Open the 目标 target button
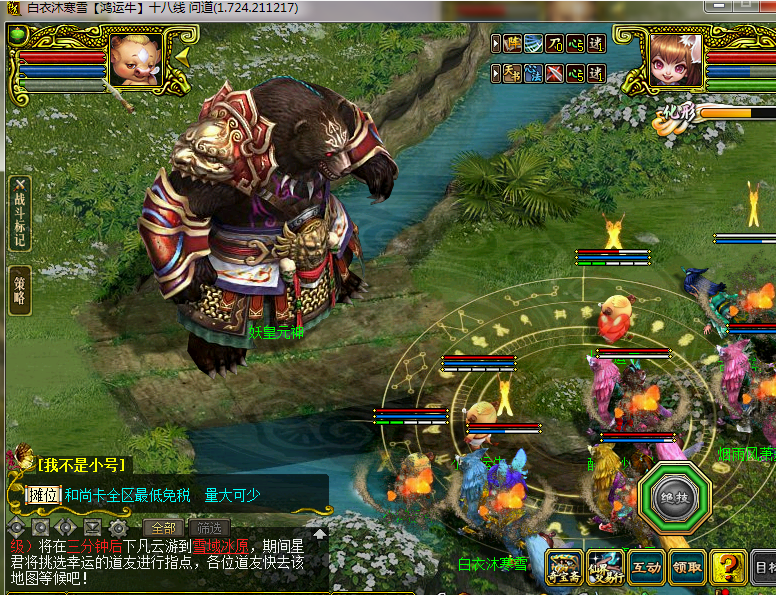Viewport: 776px width, 595px height. pos(762,569)
